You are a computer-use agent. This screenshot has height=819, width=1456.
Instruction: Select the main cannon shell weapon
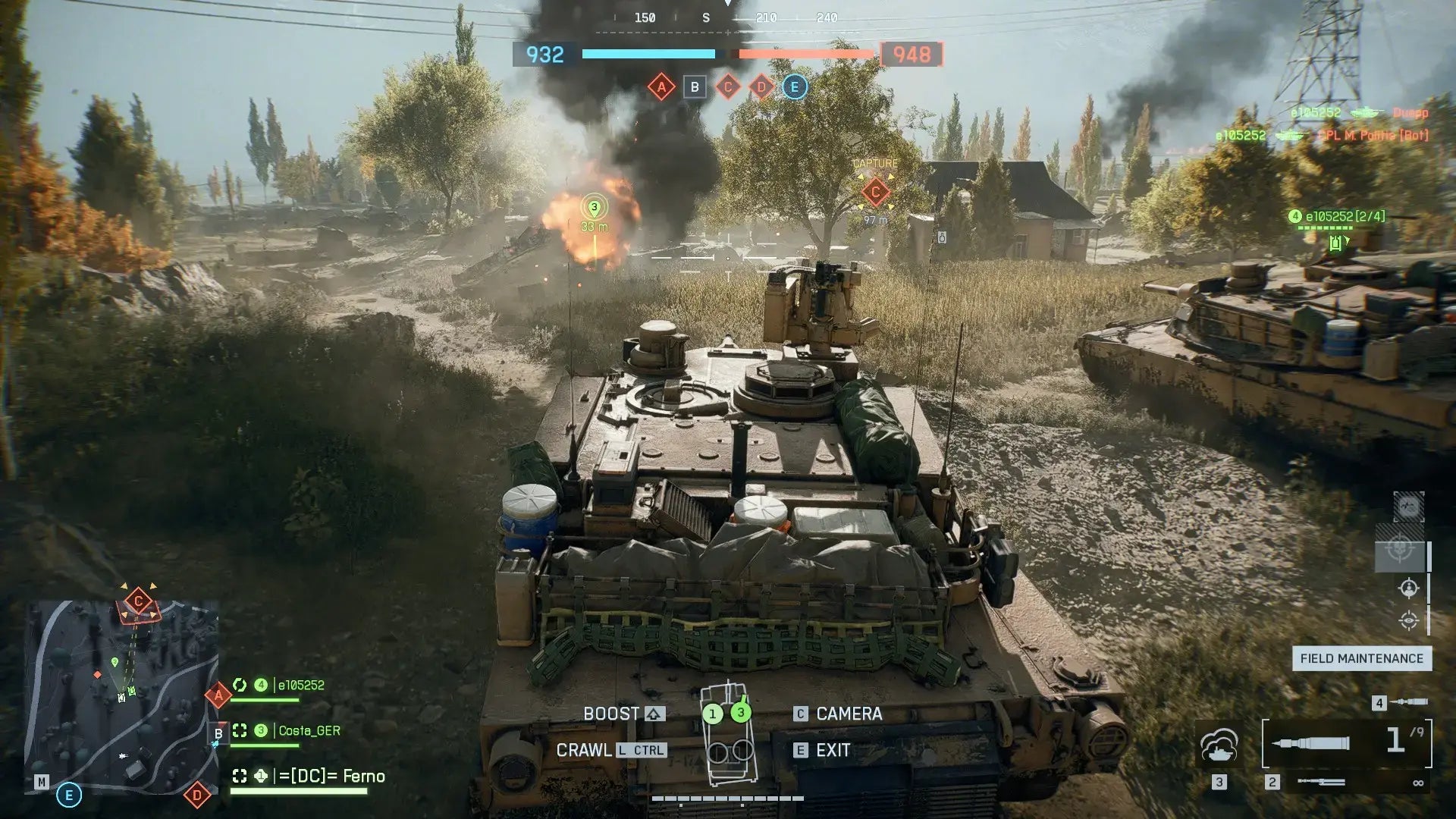tap(1346, 742)
